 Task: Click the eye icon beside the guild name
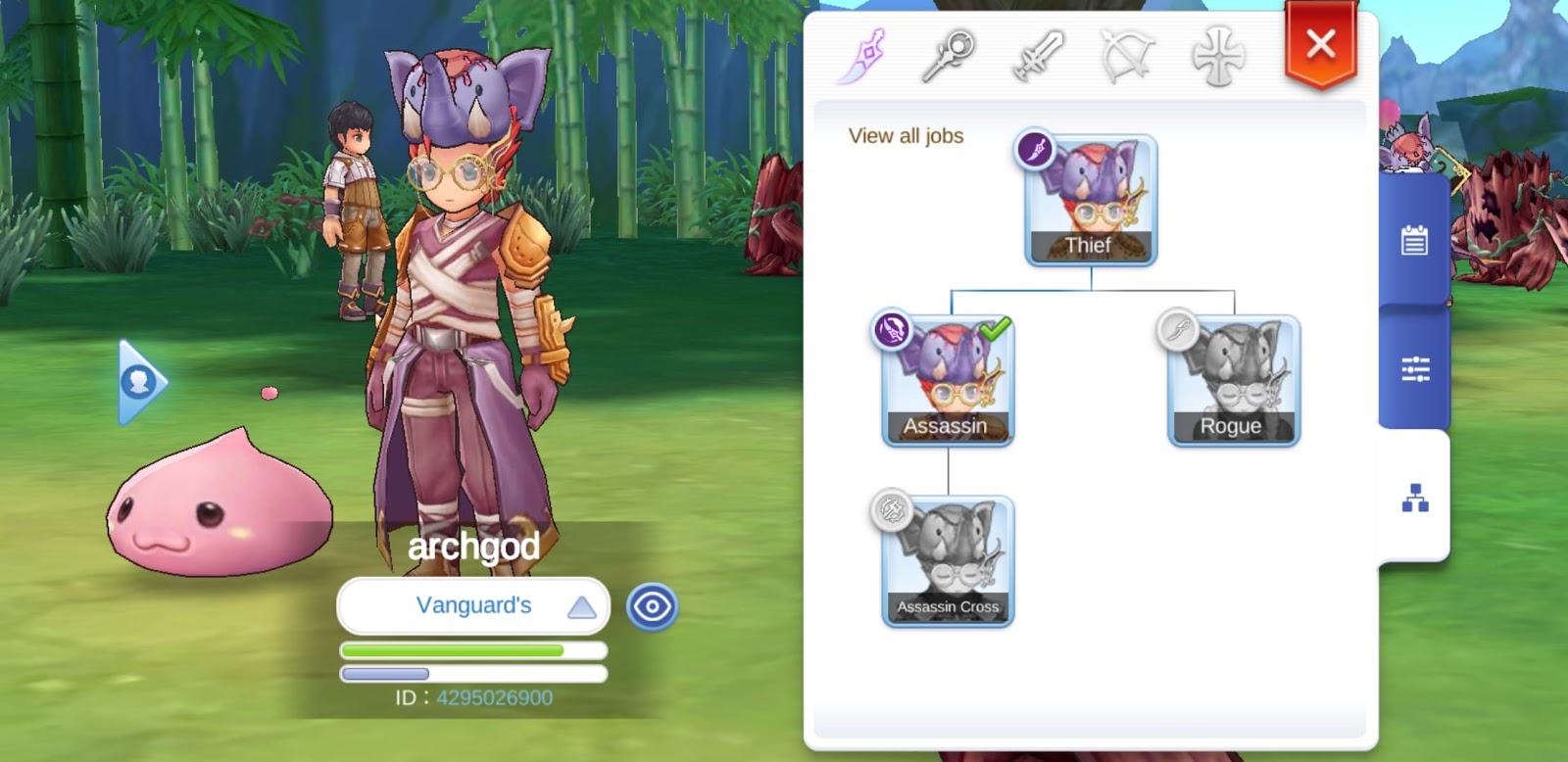(653, 606)
